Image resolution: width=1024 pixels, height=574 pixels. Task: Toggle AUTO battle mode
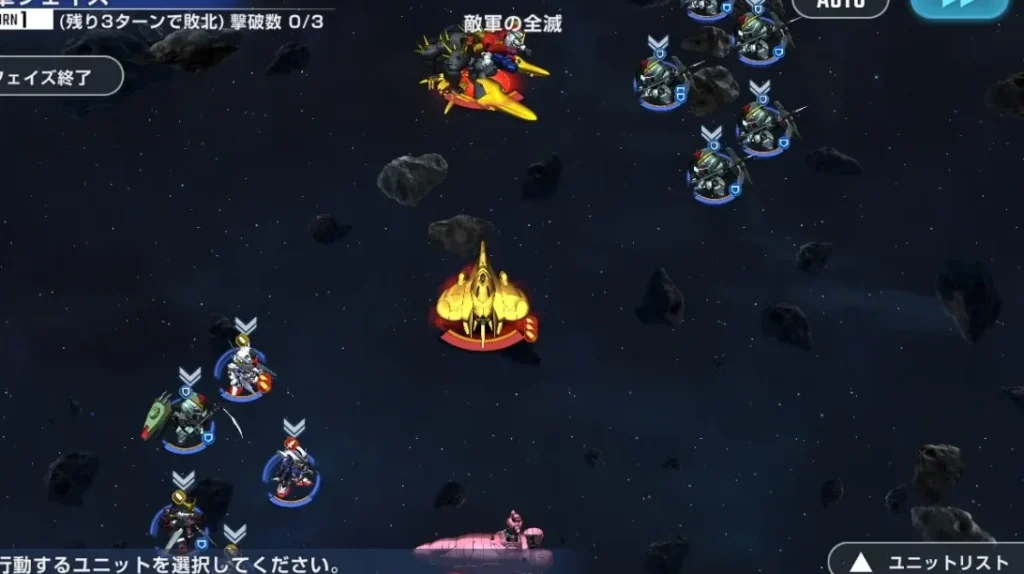(840, 6)
